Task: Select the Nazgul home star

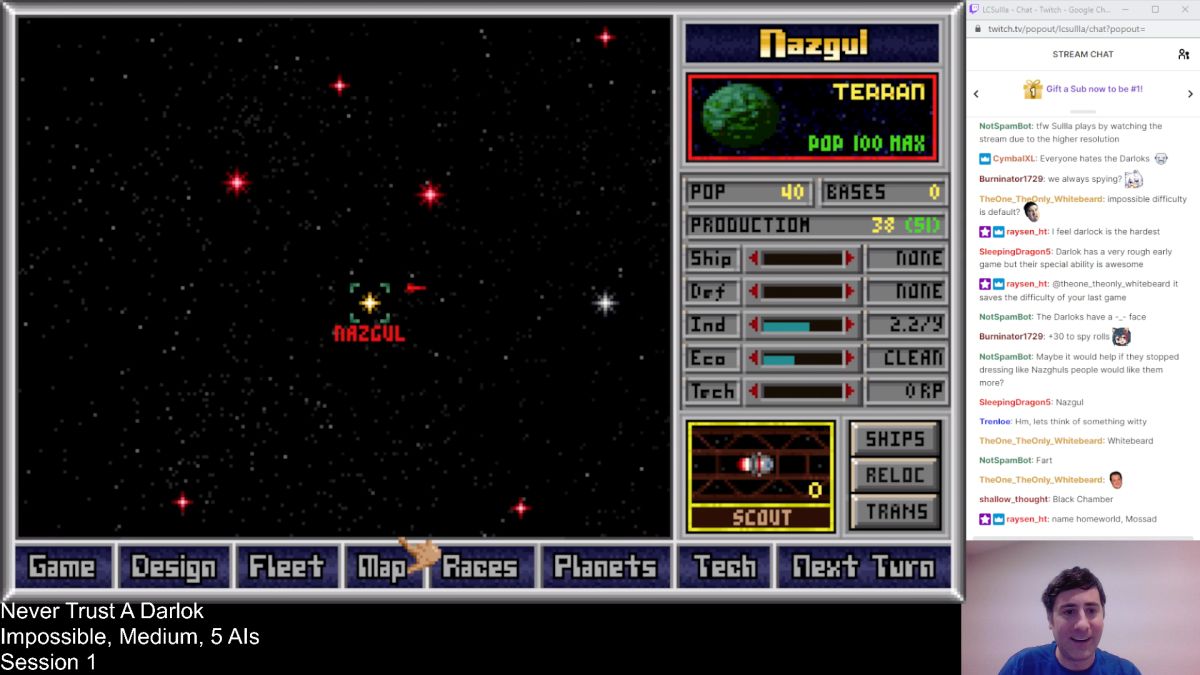Action: coord(369,302)
